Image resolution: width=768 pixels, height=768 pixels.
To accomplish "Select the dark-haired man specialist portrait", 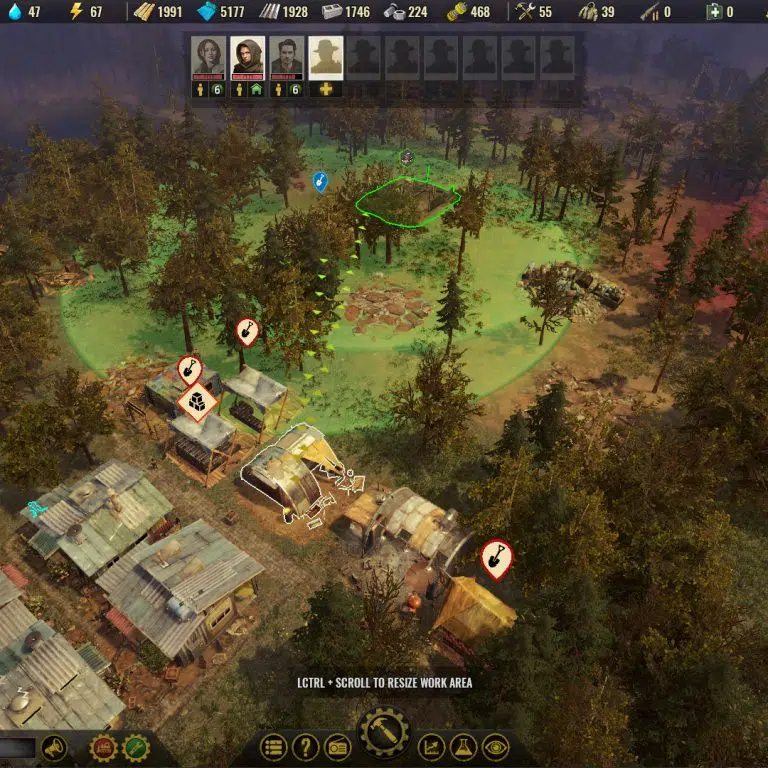I will (286, 56).
